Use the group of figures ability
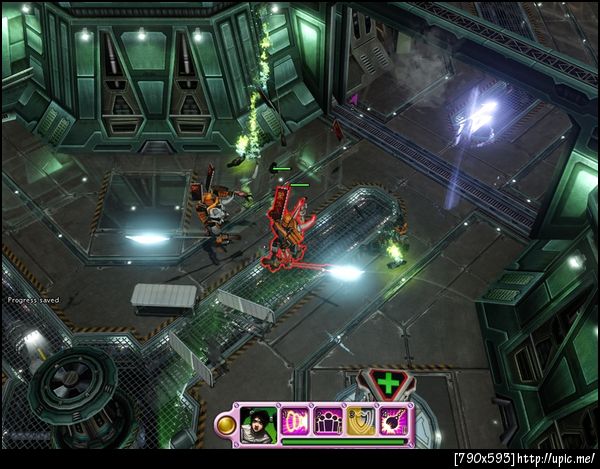This screenshot has height=469, width=600. point(328,421)
